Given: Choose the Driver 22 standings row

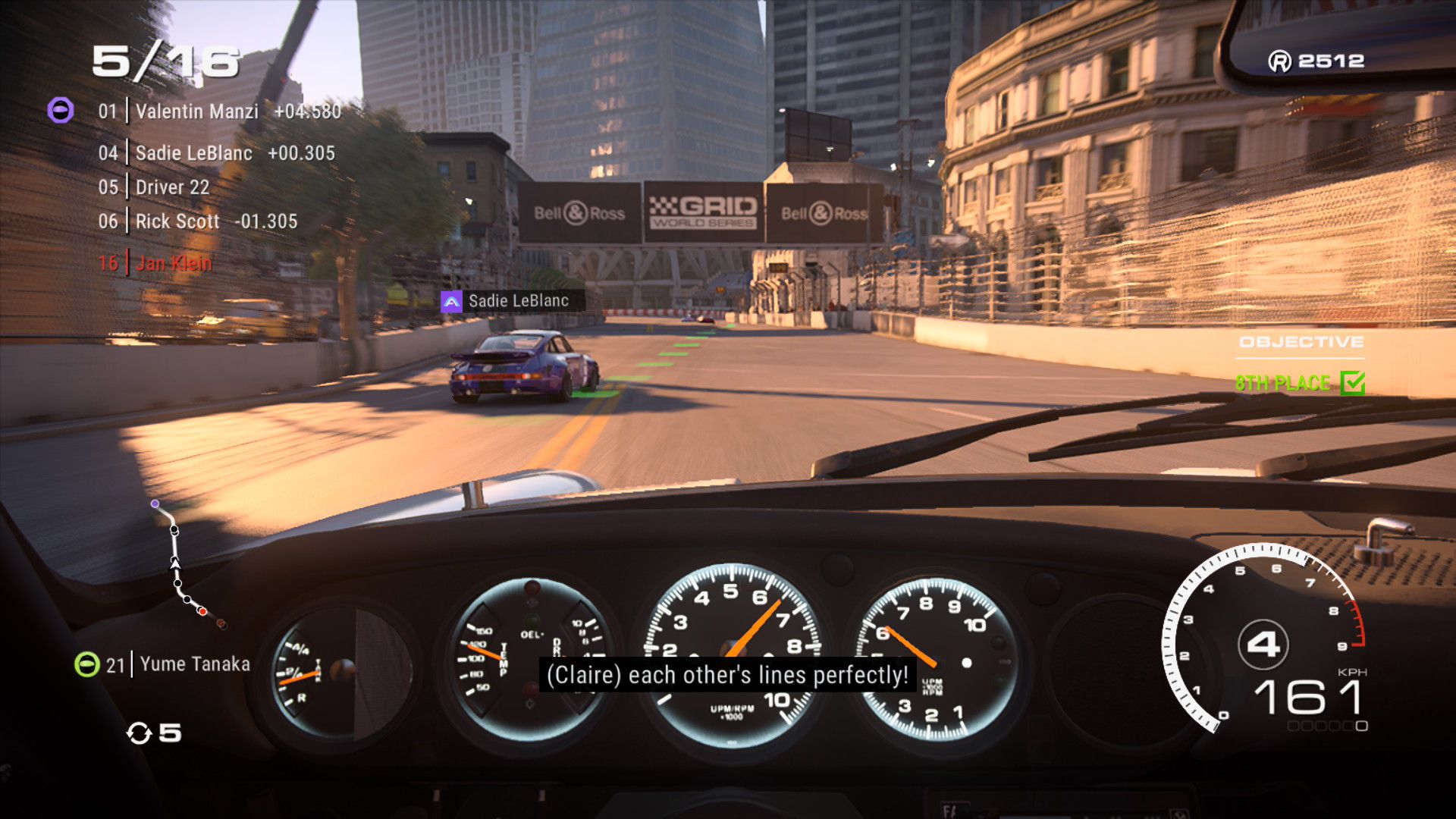Looking at the screenshot, I should point(172,187).
